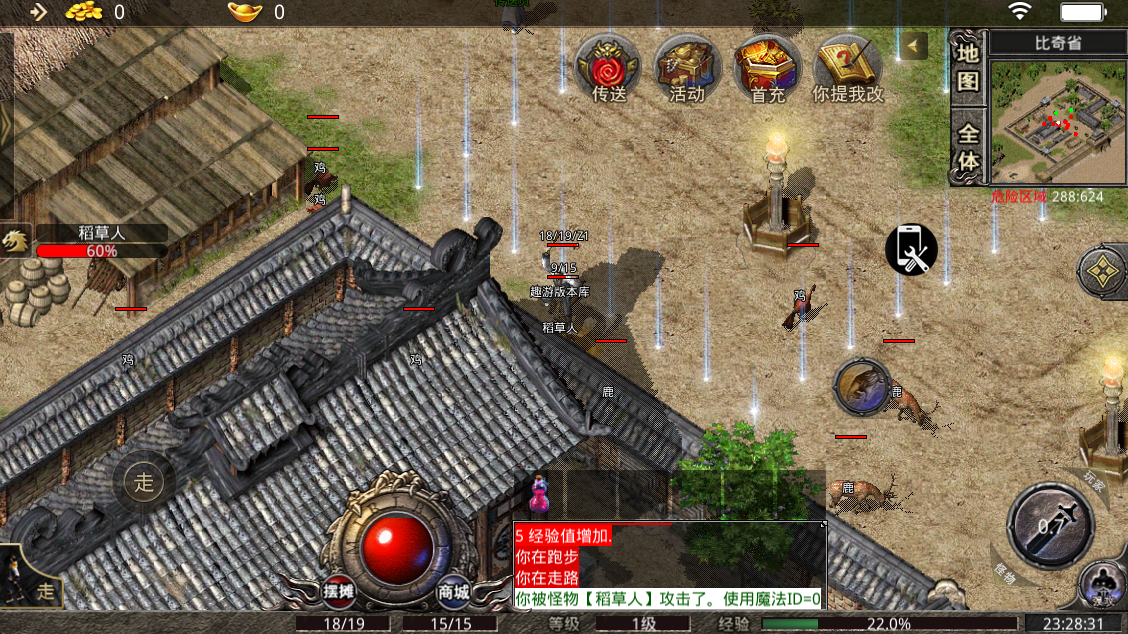The width and height of the screenshot is (1128, 634).
Task: Open the 商城 shop
Action: 454,591
